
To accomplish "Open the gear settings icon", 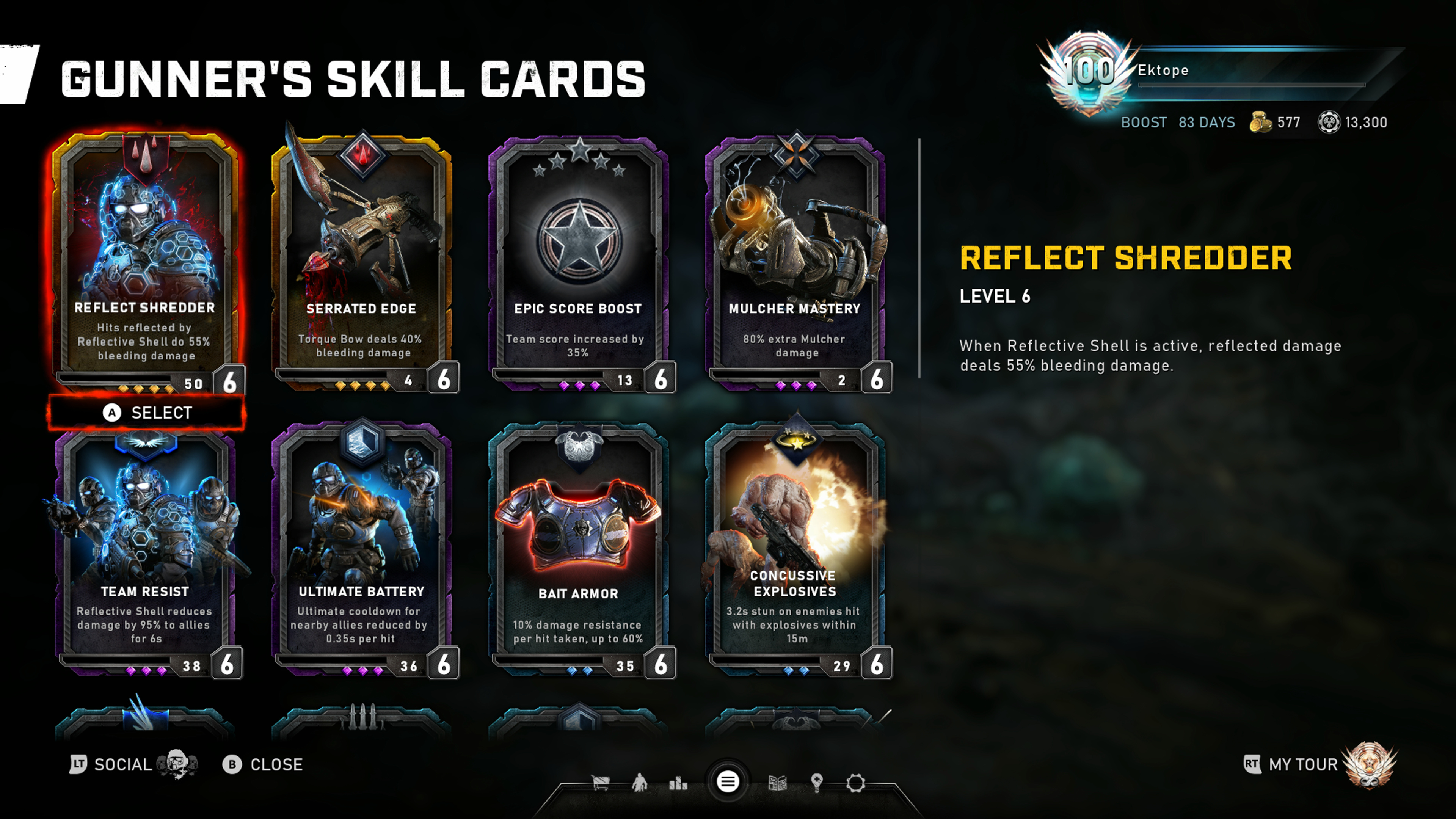I will click(x=856, y=783).
